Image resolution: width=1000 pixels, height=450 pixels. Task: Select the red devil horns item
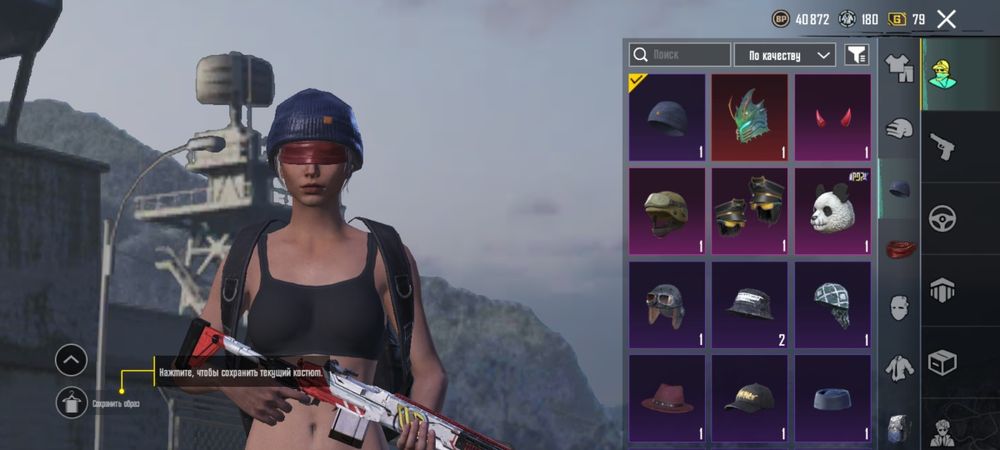(x=832, y=118)
